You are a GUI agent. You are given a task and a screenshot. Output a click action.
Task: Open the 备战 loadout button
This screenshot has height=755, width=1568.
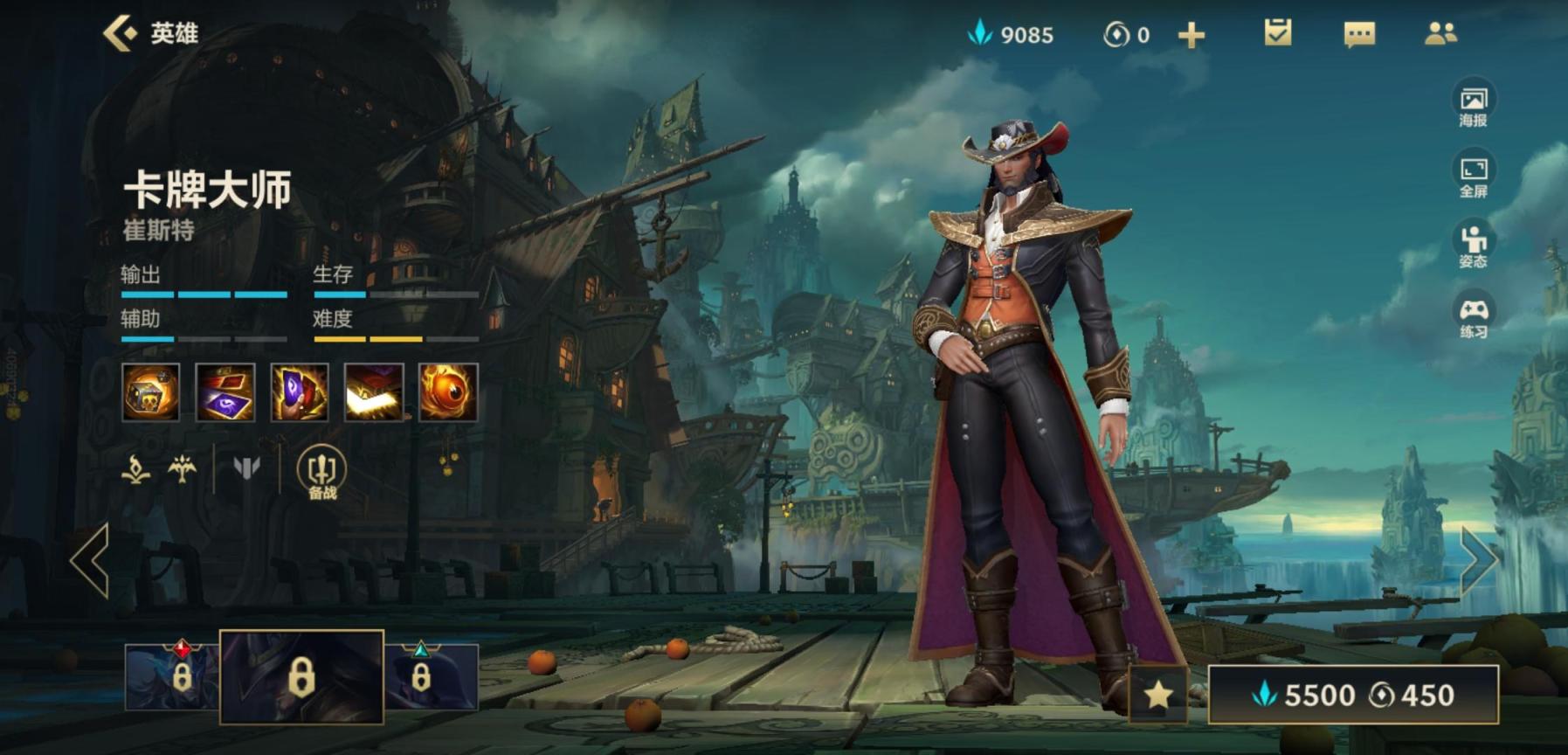(321, 474)
